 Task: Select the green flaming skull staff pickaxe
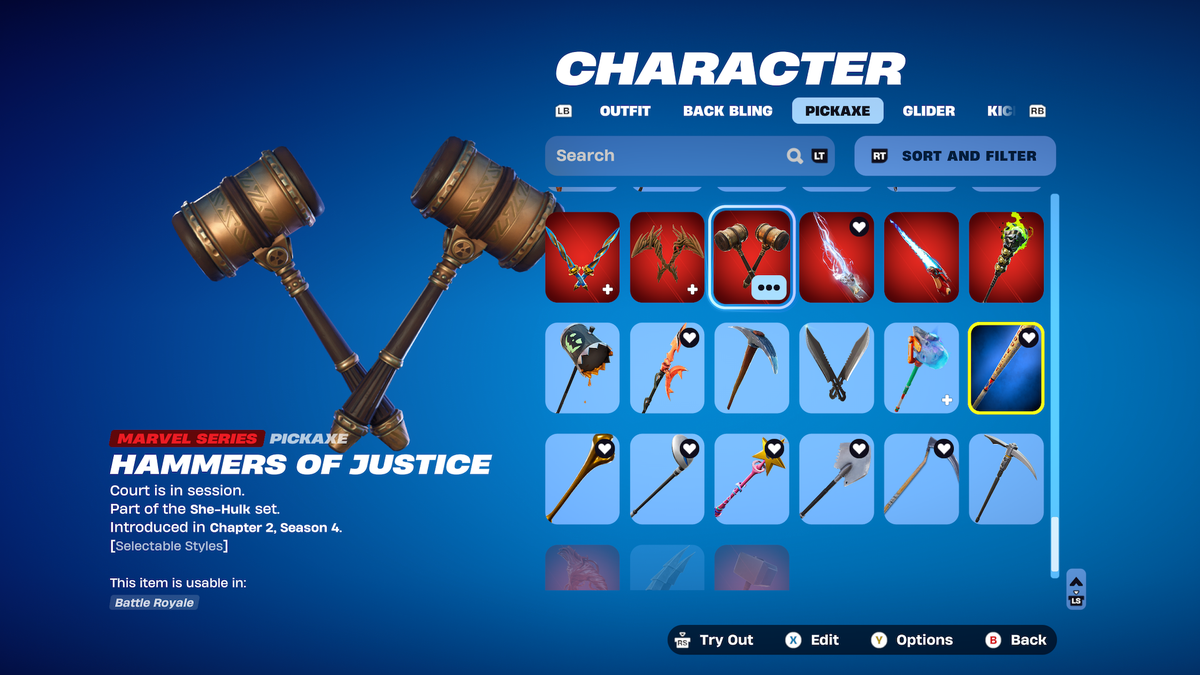(x=1006, y=257)
